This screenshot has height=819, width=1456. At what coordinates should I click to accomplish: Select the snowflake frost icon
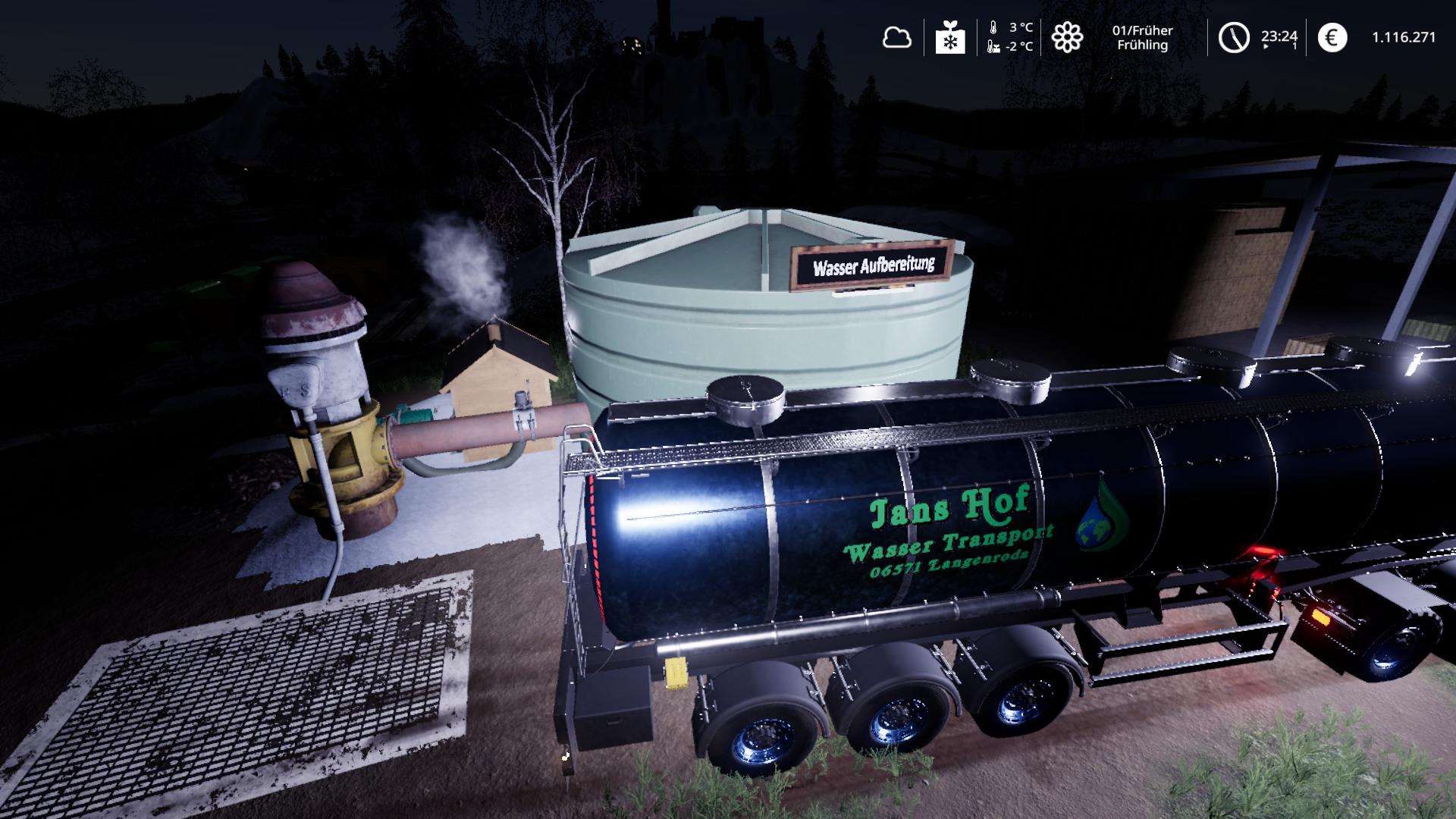[949, 37]
